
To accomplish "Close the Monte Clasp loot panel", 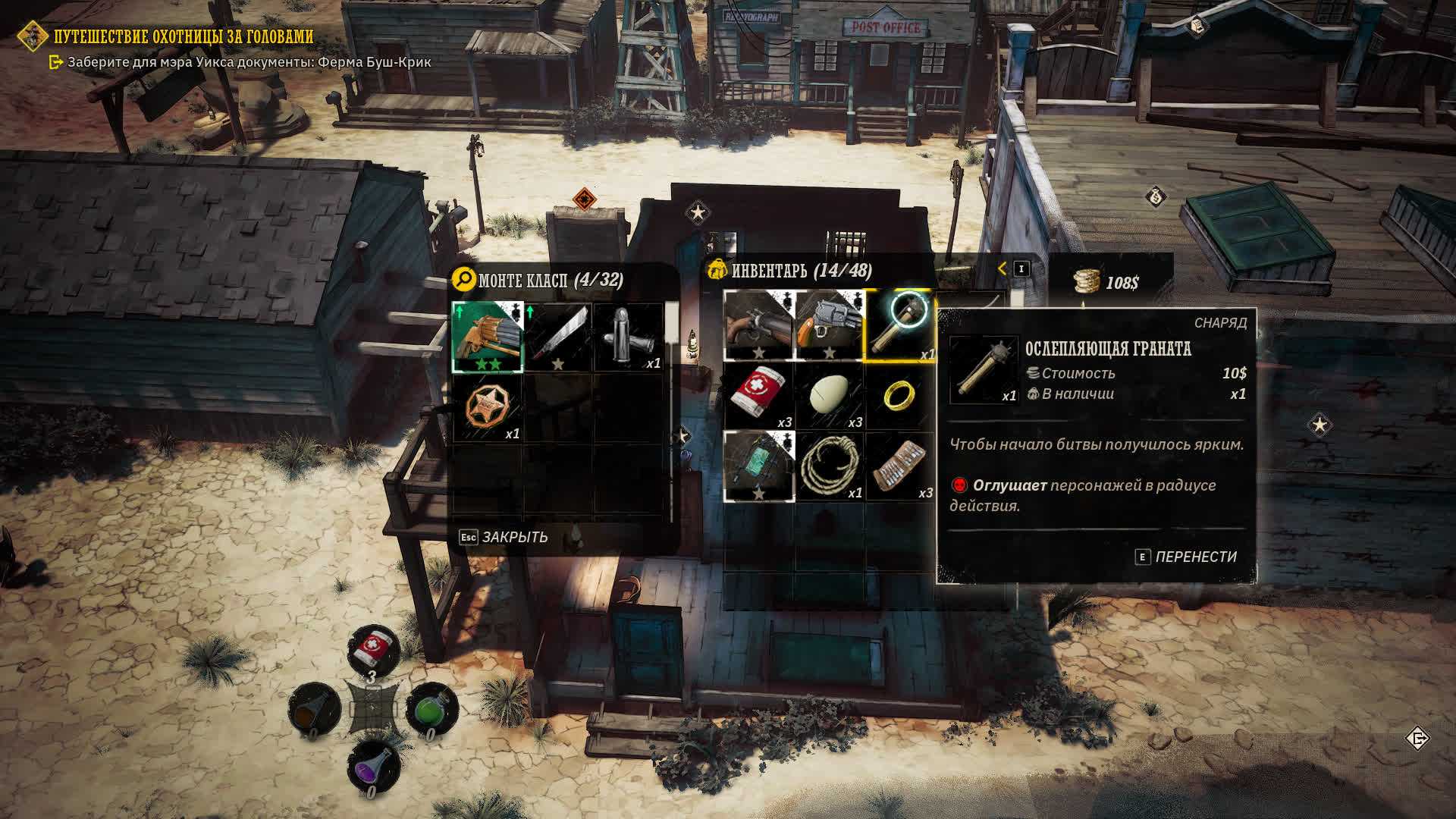I will (504, 538).
